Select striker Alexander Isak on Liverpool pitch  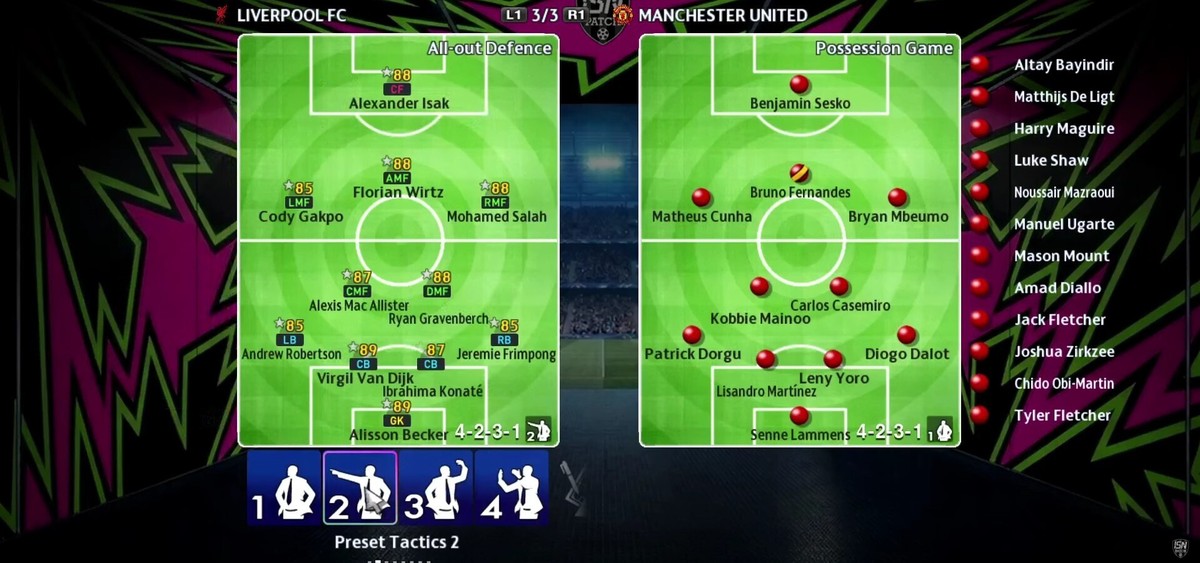click(x=399, y=89)
